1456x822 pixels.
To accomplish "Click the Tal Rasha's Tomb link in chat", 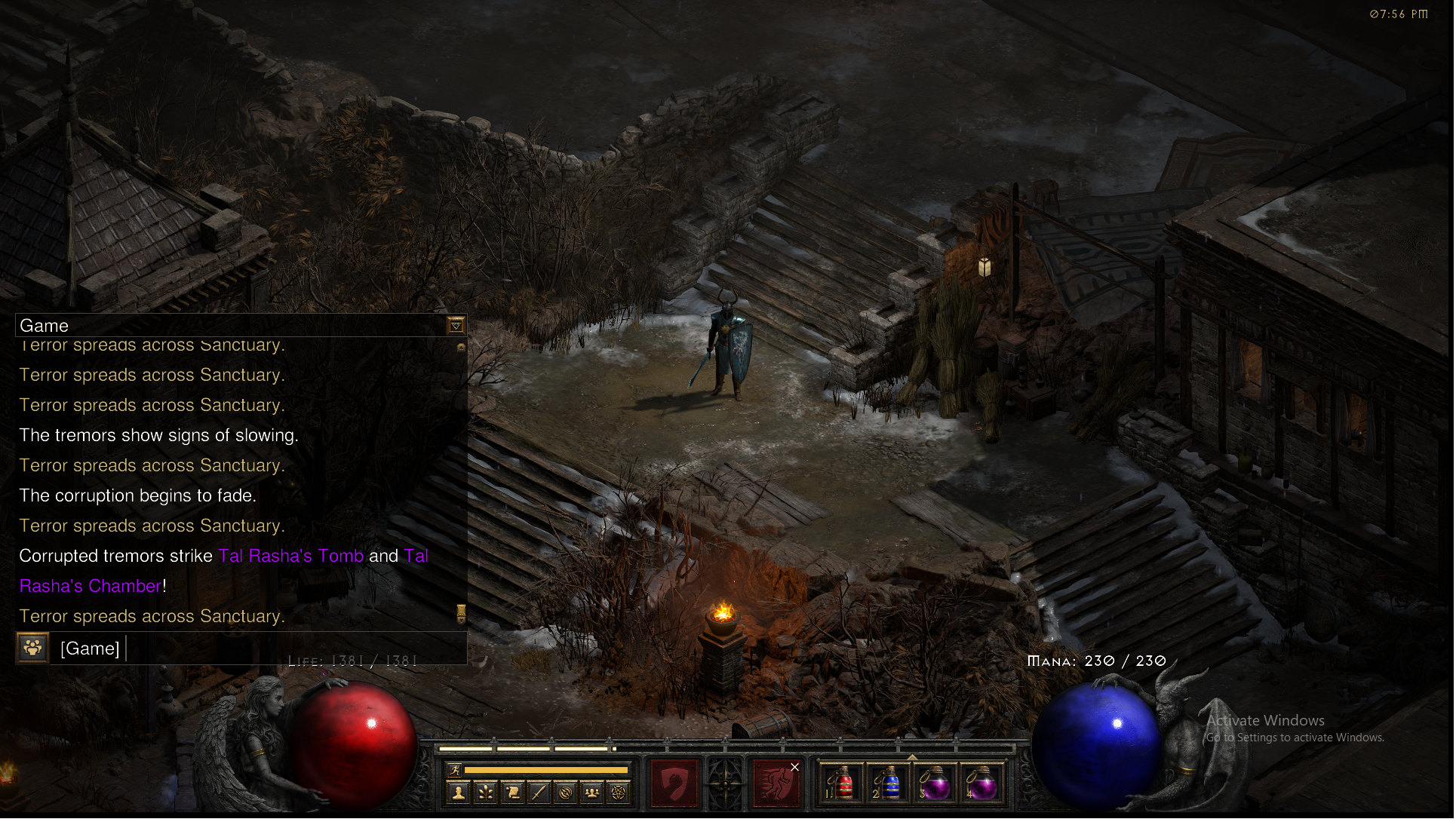I will (x=291, y=557).
